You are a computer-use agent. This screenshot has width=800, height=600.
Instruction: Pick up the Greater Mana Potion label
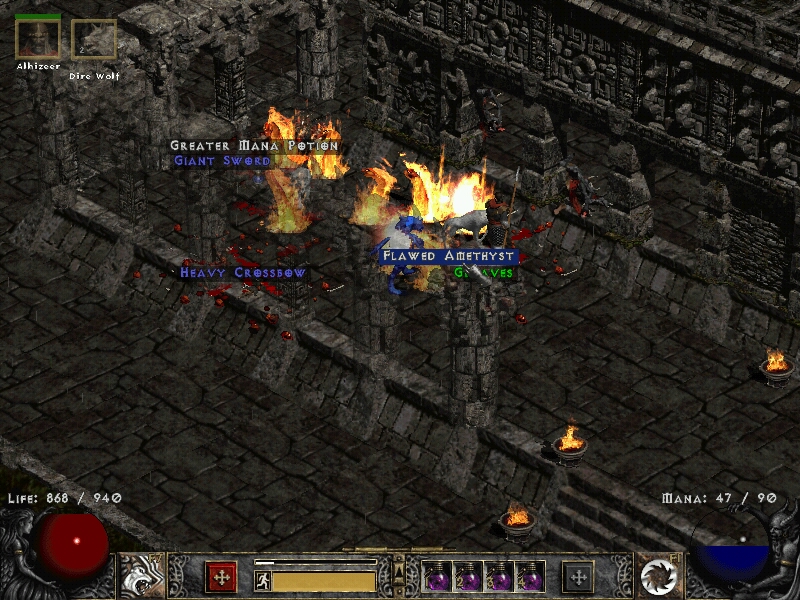[x=254, y=146]
